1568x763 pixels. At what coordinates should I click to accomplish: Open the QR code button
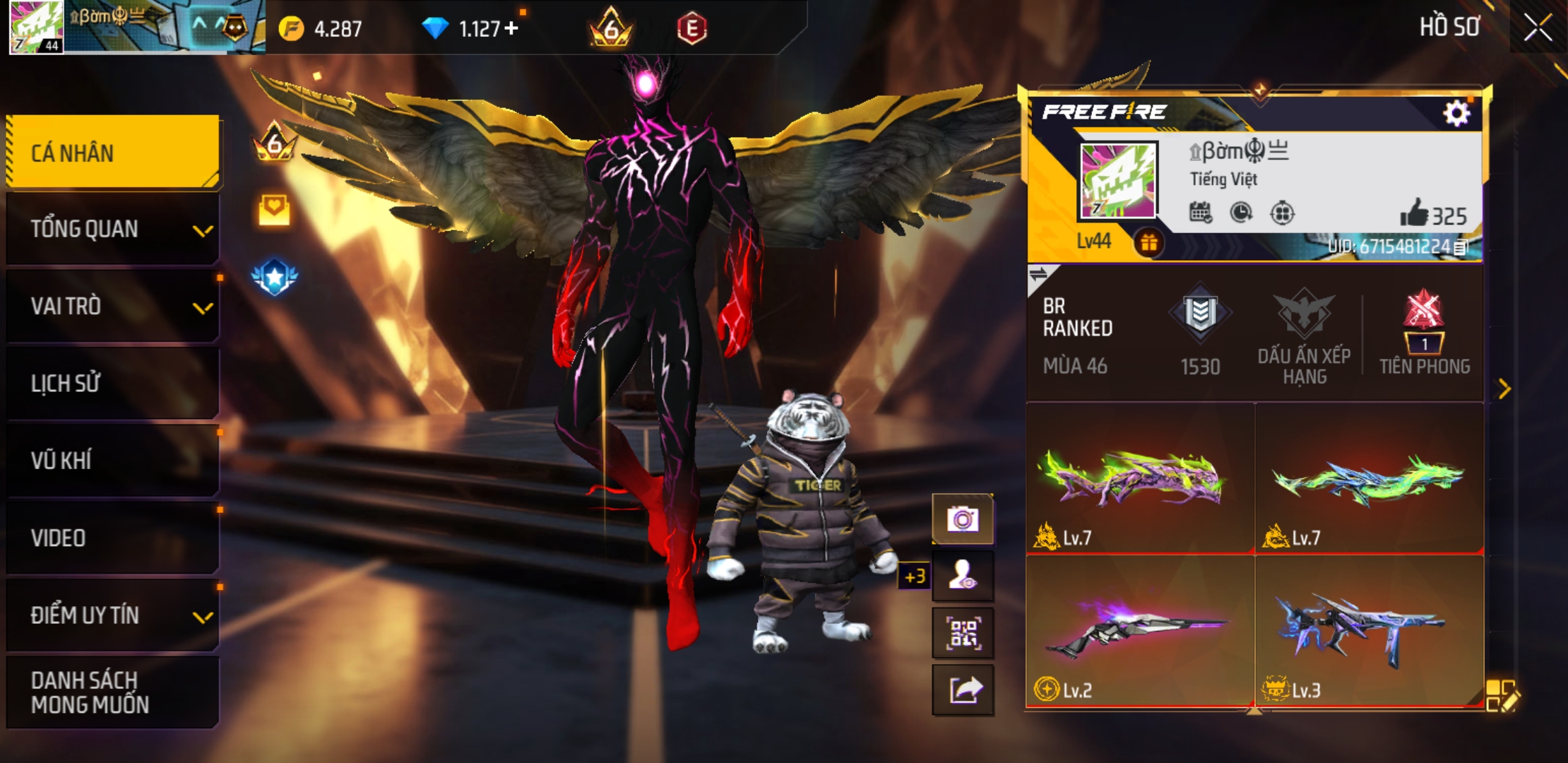[x=963, y=634]
